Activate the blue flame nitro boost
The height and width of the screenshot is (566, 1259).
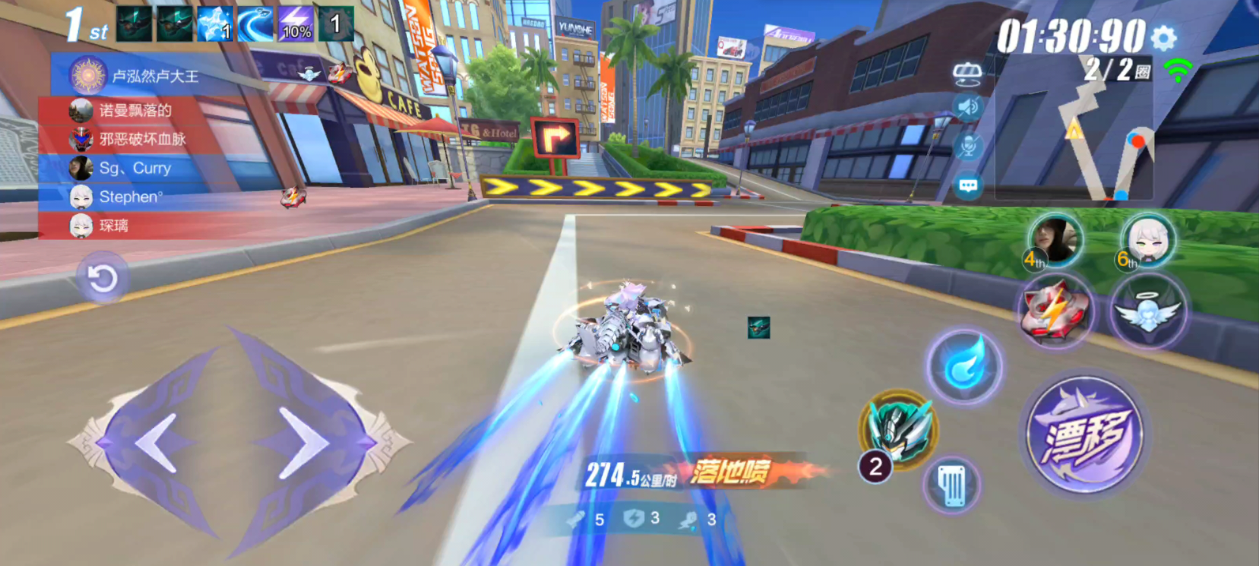point(963,366)
